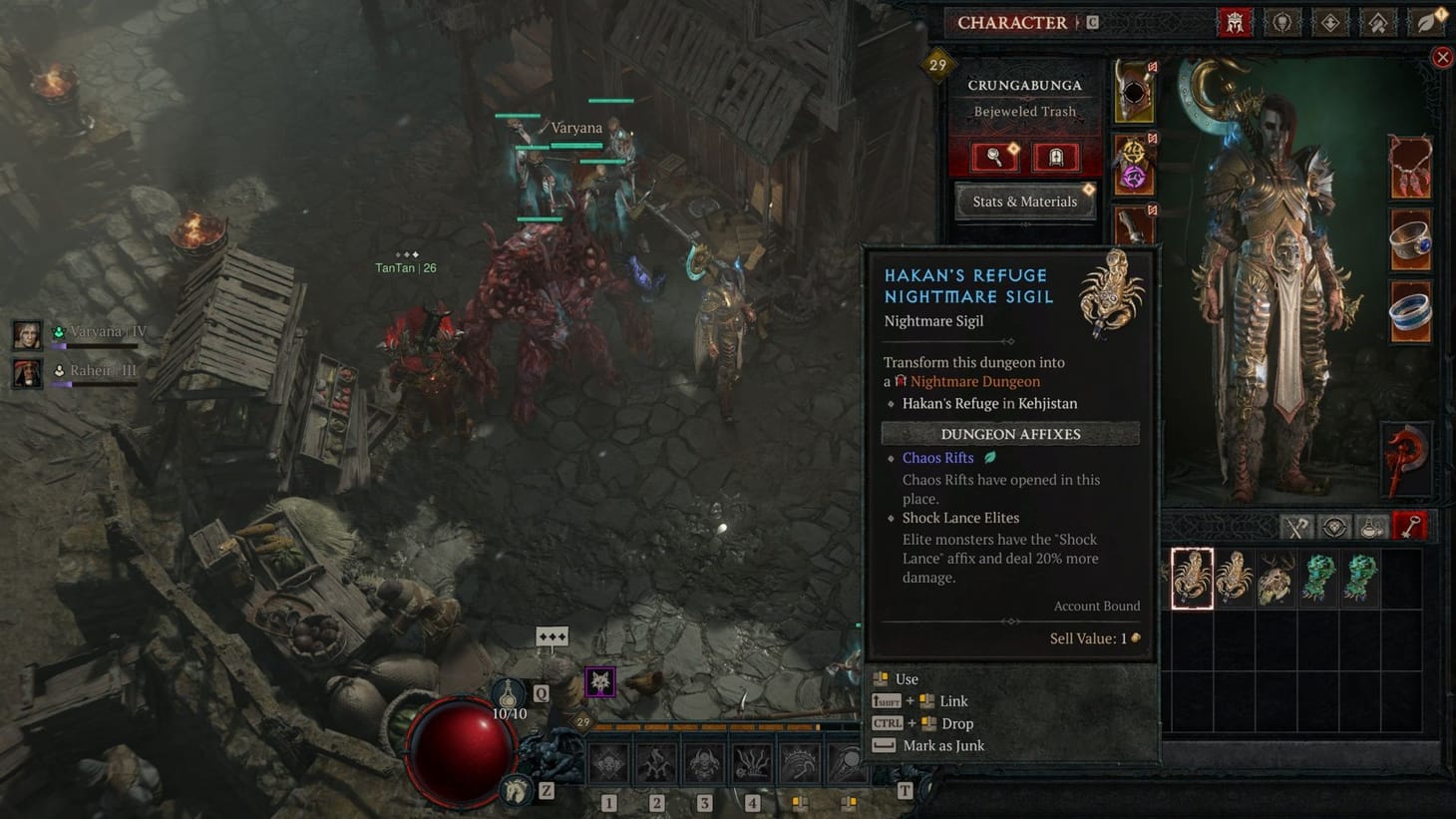The height and width of the screenshot is (819, 1456).
Task: Select the scorpion sigil thumbnail in the first slot
Action: 1191,577
